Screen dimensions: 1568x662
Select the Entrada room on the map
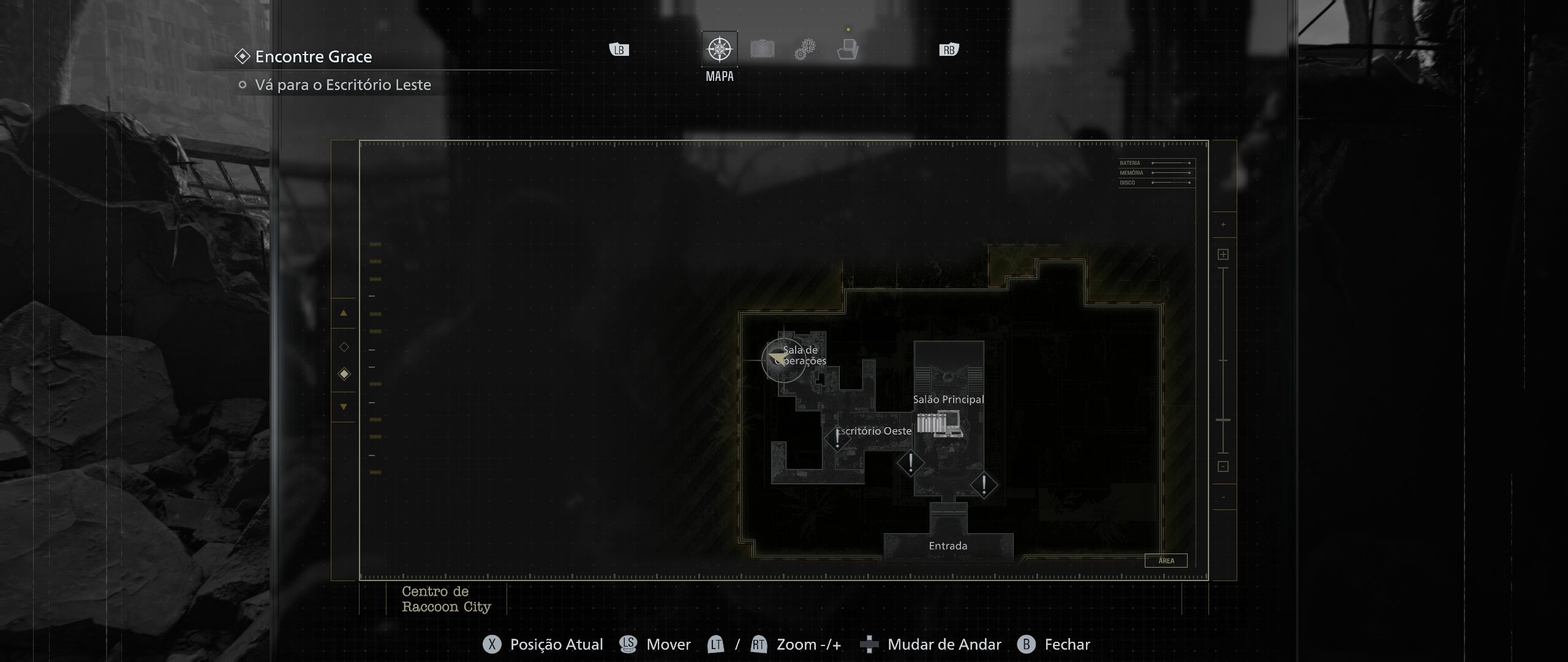(948, 546)
